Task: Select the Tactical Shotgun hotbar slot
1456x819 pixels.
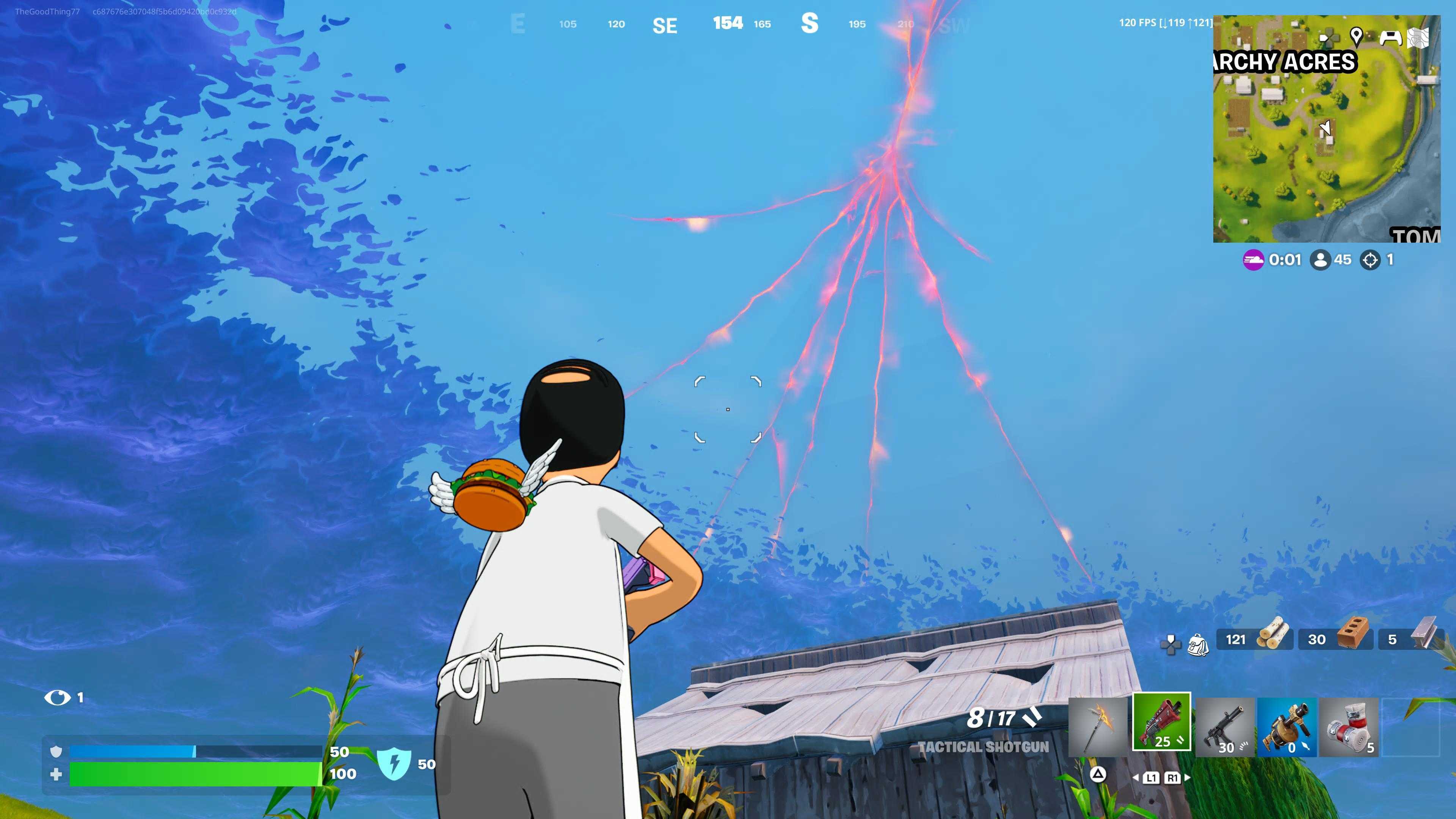Action: 1161,722
